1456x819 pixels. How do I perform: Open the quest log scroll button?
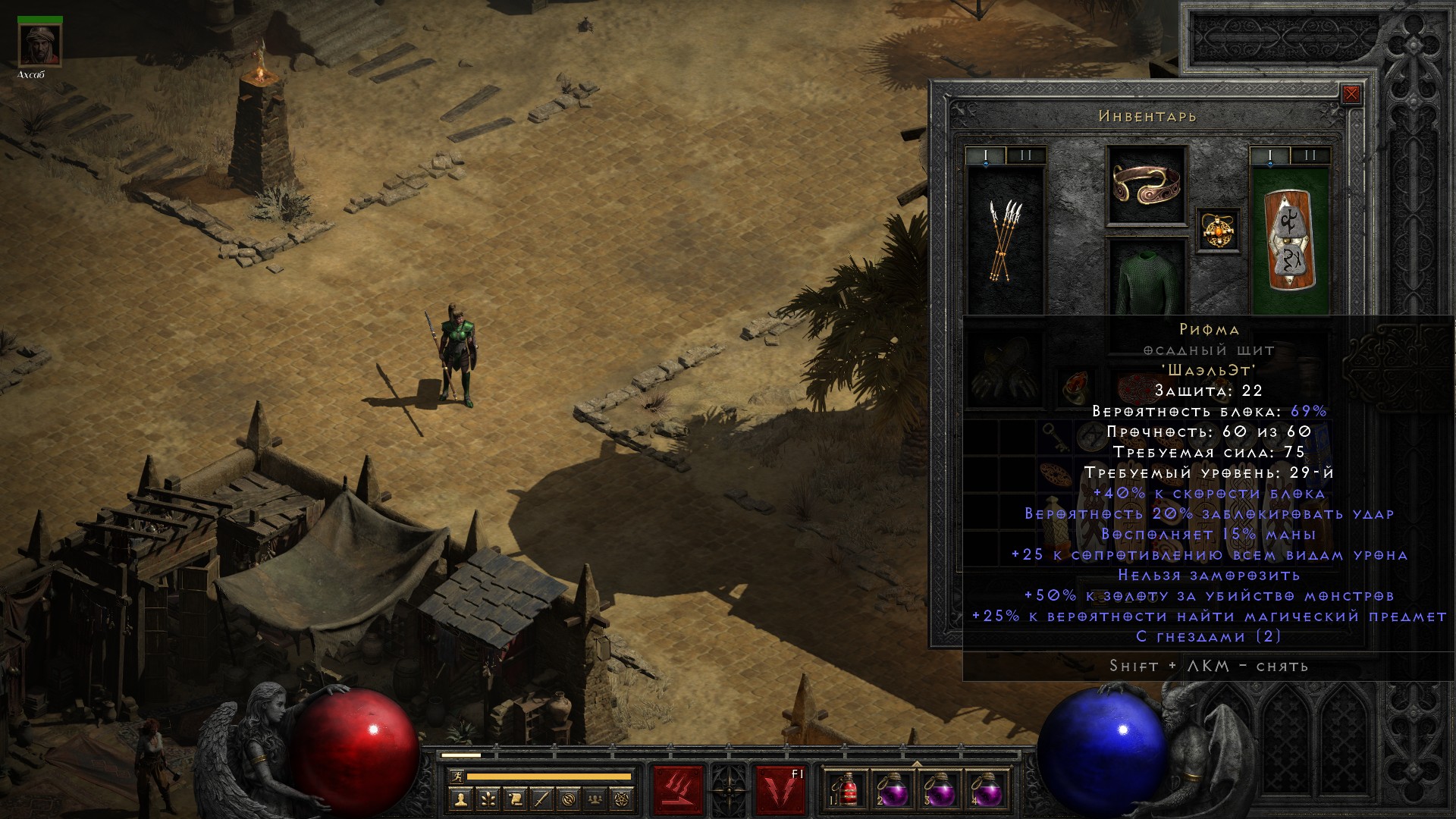point(515,799)
